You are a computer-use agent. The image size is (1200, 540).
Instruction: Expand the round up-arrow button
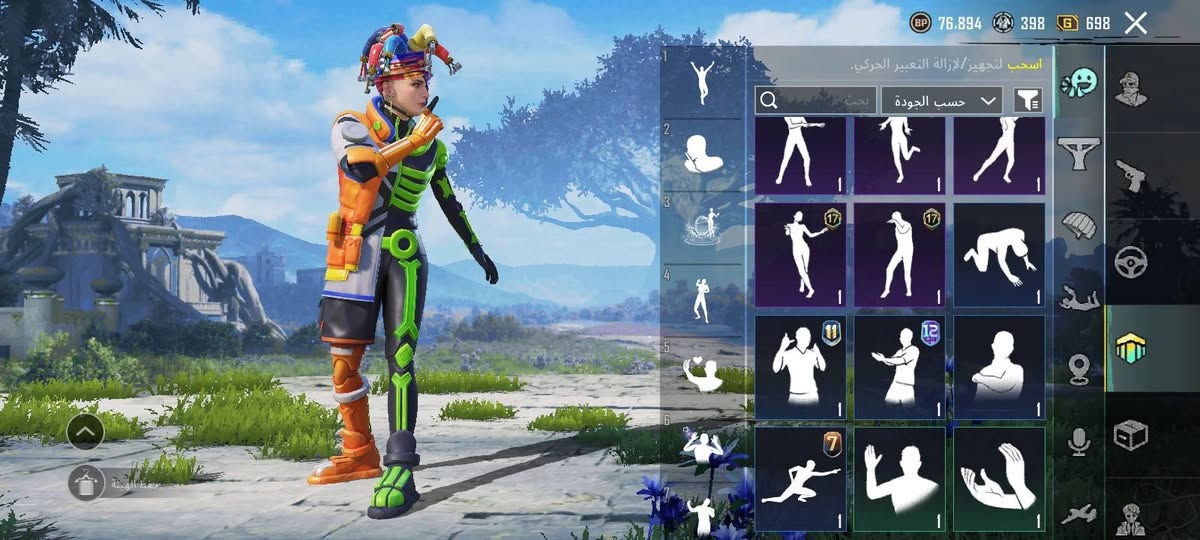(85, 431)
